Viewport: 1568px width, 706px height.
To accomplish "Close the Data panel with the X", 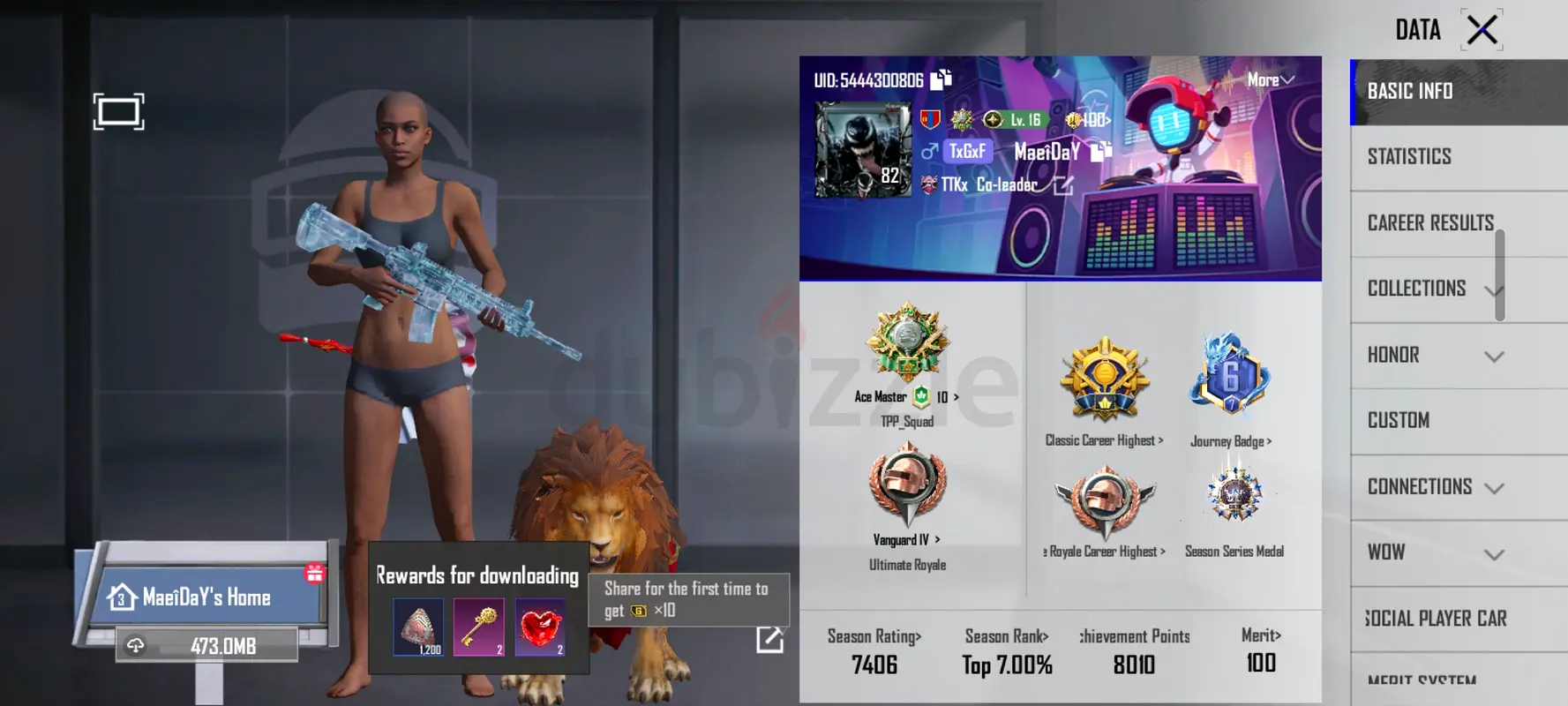I will pyautogui.click(x=1482, y=30).
